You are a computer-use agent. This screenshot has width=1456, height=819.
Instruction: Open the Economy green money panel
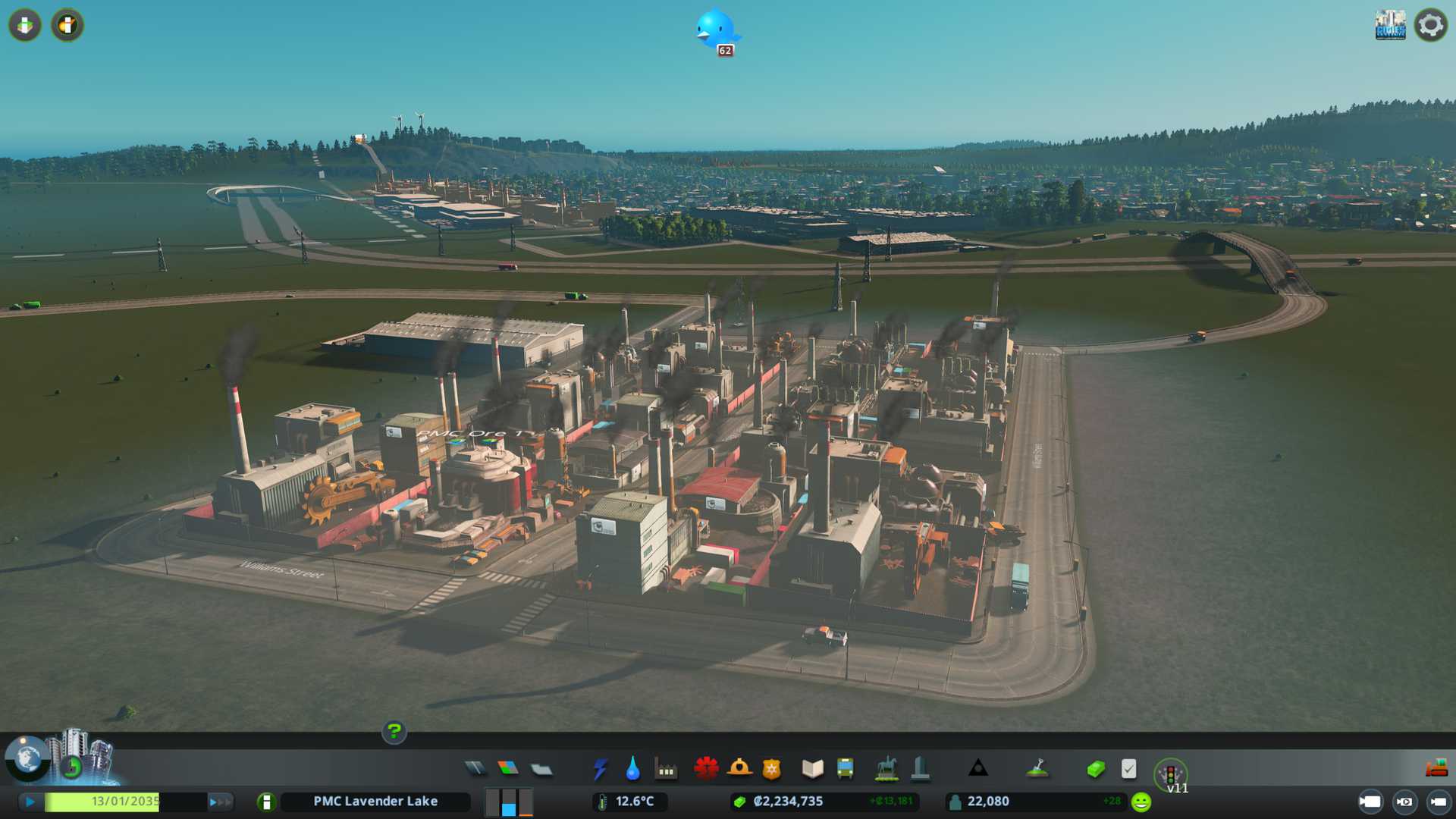pos(1095,770)
